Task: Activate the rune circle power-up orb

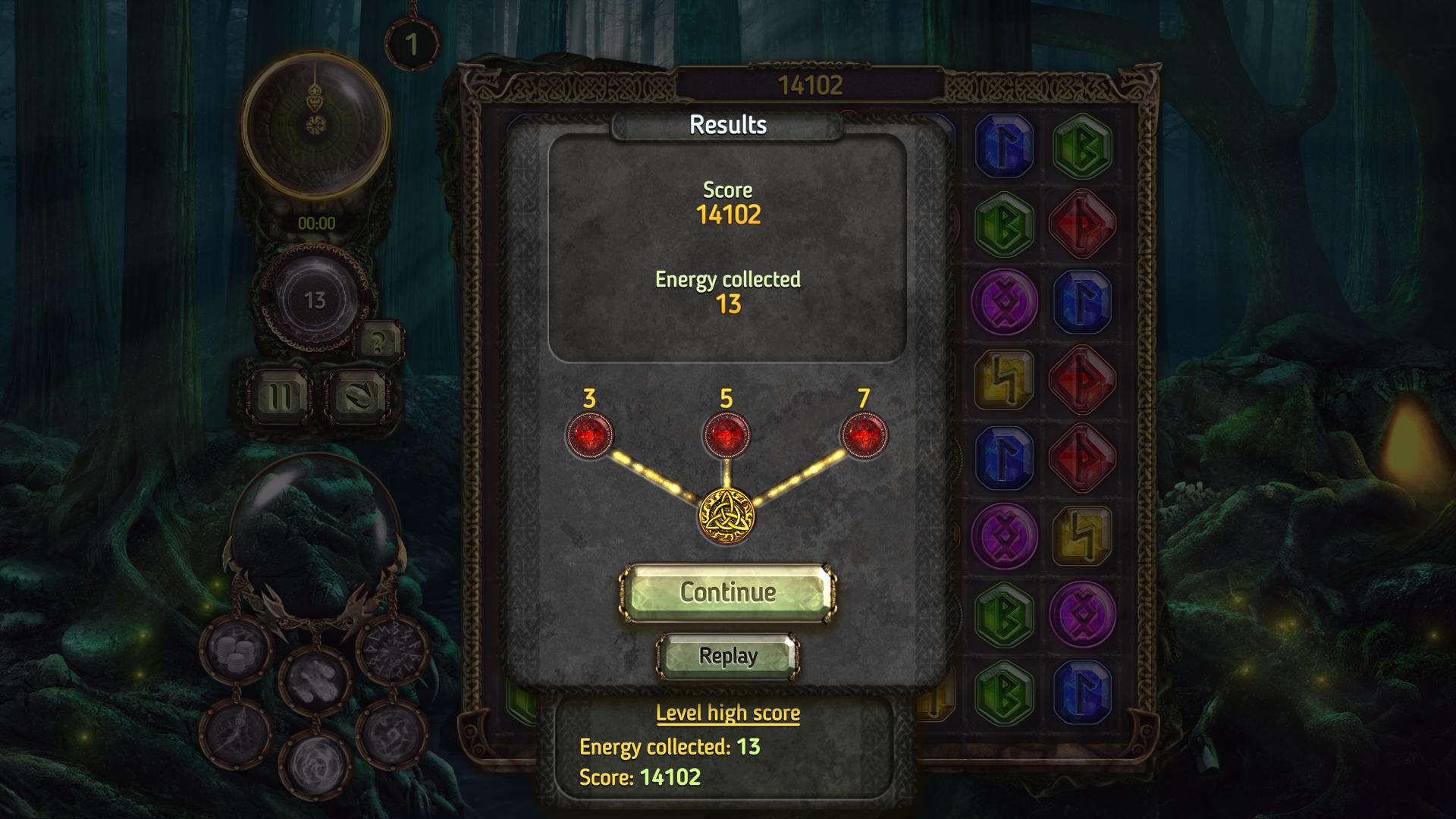Action: tap(393, 649)
